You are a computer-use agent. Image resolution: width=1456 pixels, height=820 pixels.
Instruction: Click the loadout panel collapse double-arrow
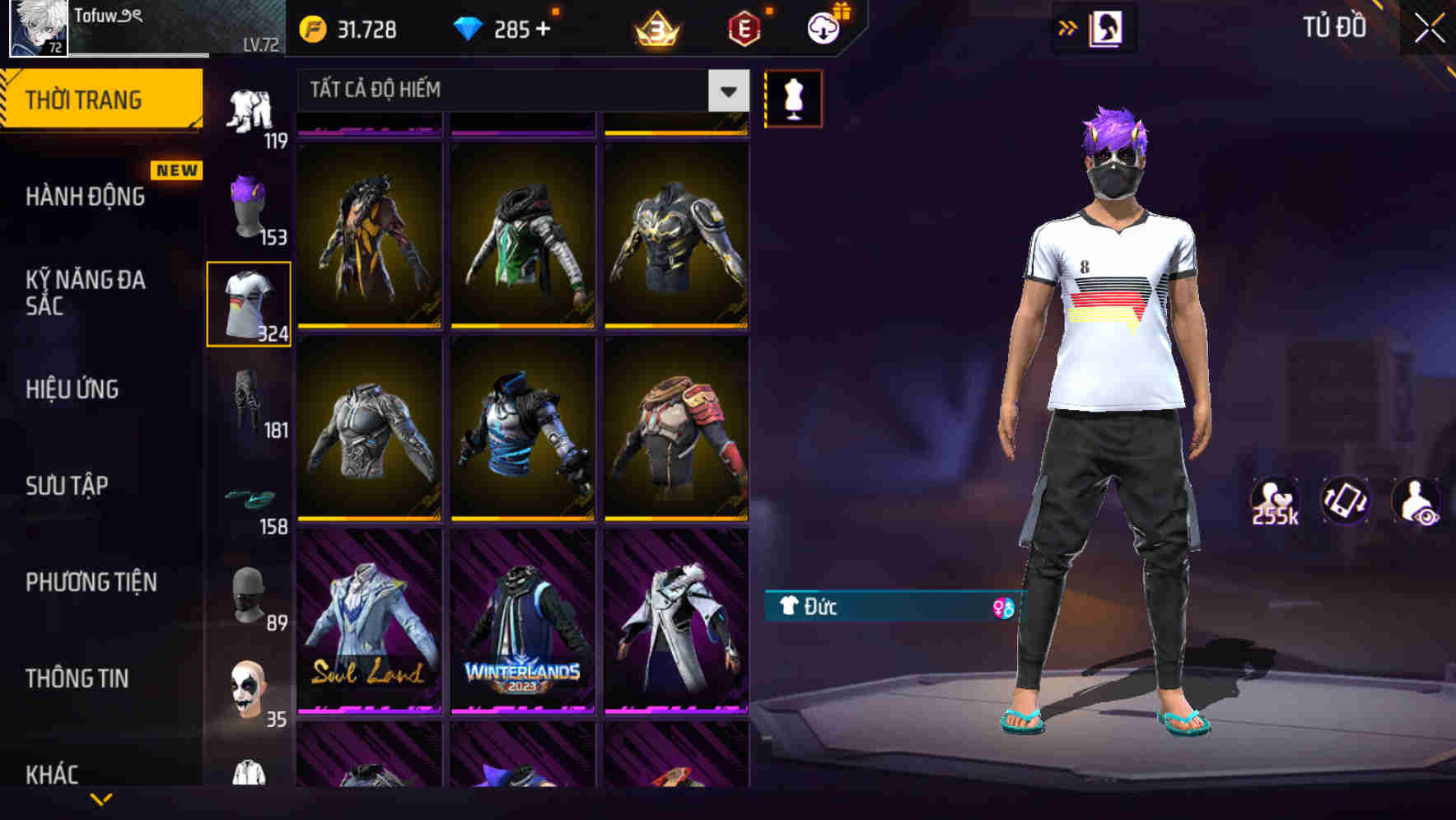point(1068,27)
